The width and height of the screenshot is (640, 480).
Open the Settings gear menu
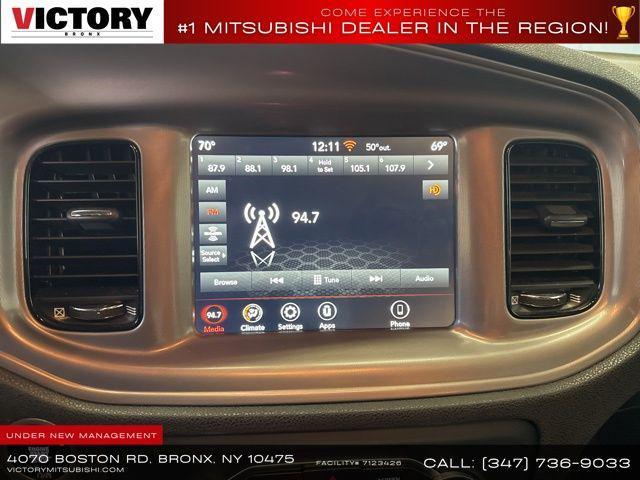coord(290,316)
